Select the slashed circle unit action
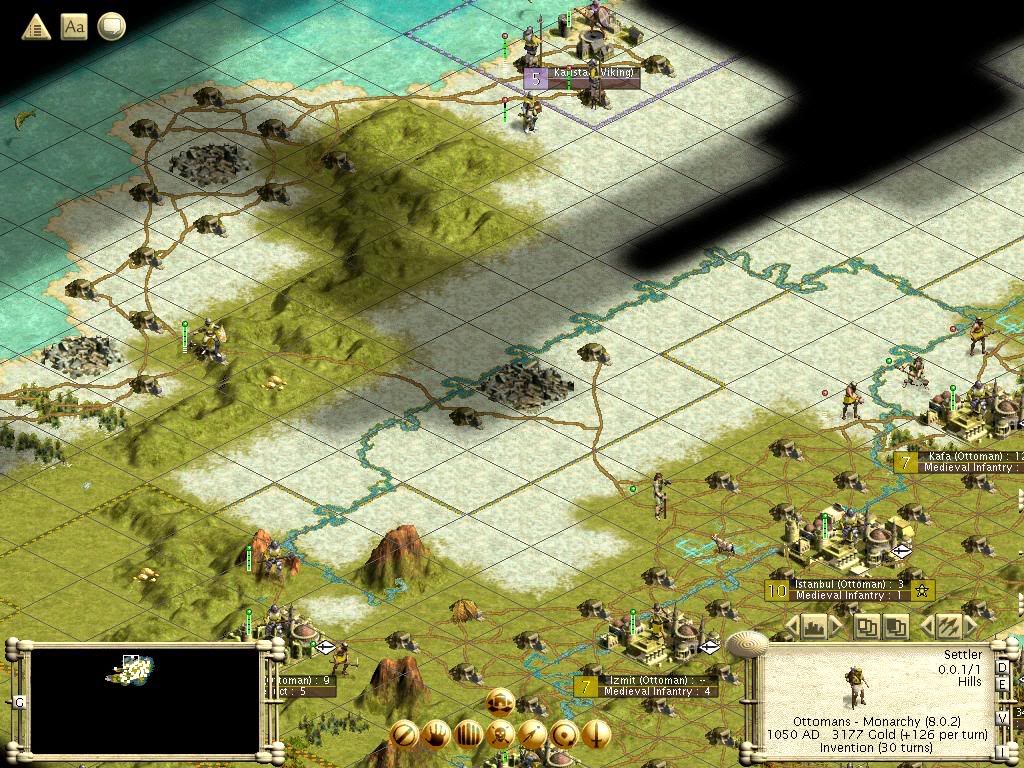The image size is (1024, 768). tap(404, 735)
